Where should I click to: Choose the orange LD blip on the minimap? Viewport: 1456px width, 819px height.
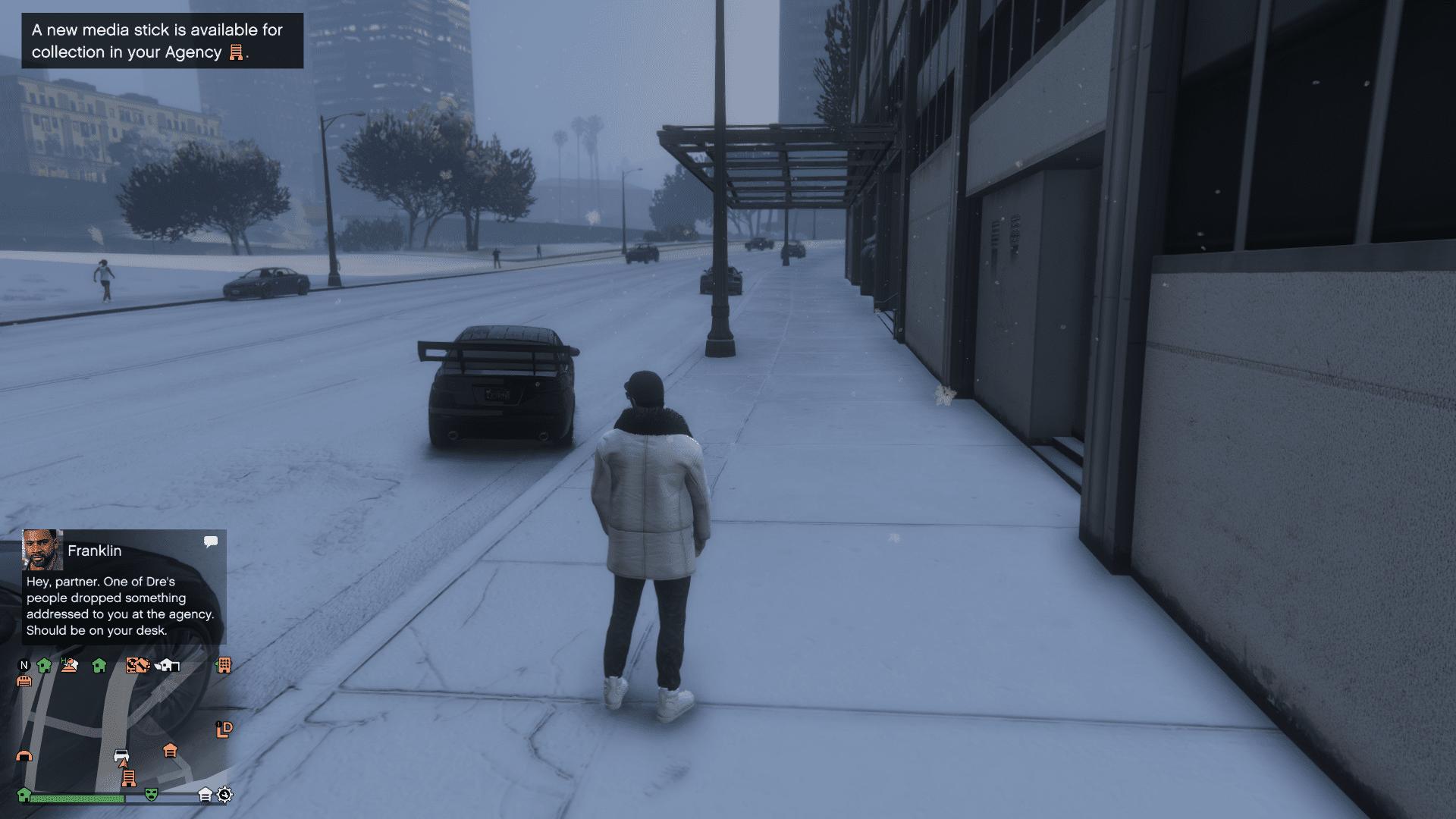pos(224,730)
